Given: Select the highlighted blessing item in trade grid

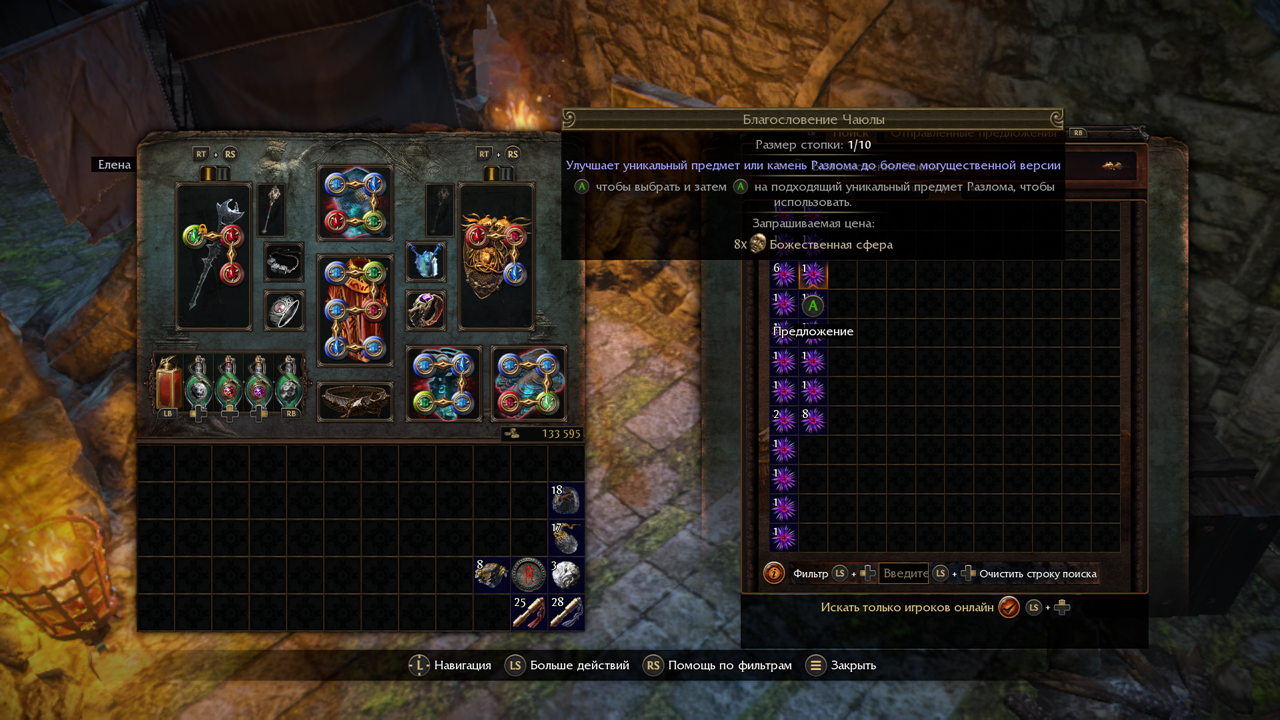Looking at the screenshot, I should [x=813, y=275].
